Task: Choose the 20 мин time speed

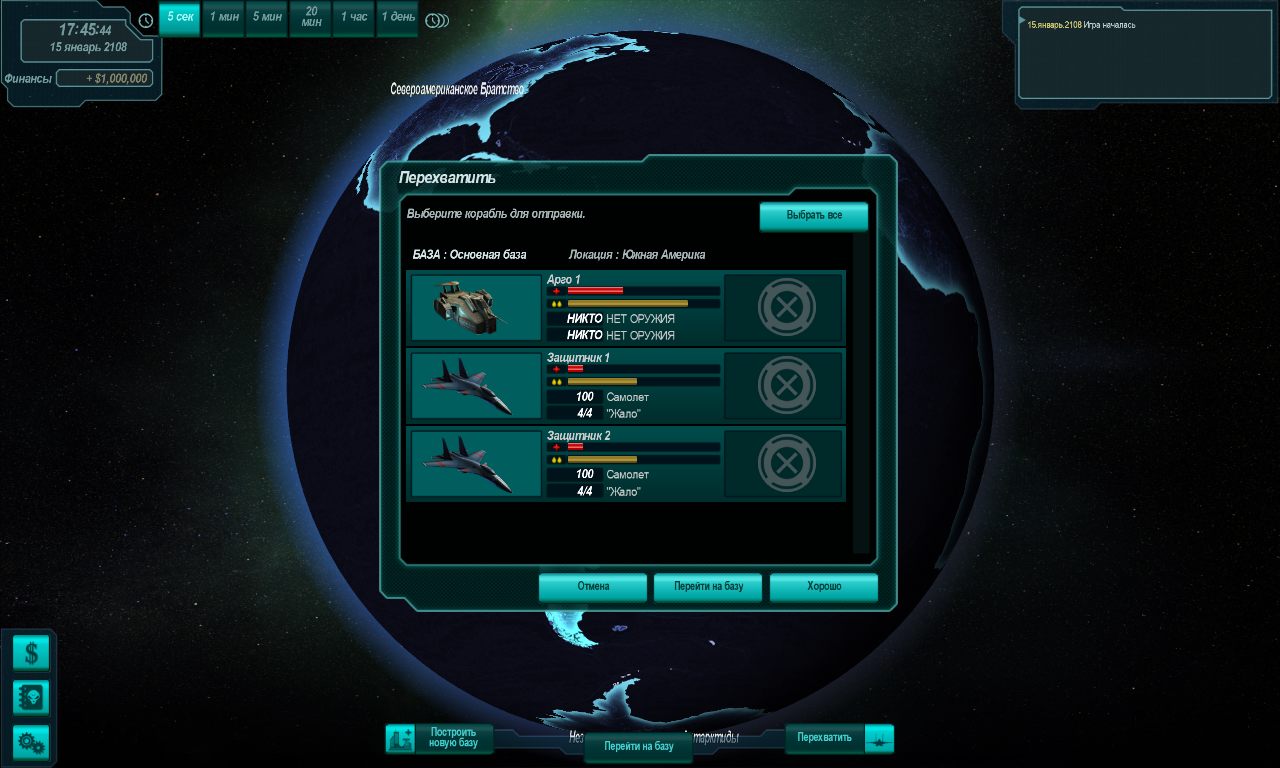Action: point(311,18)
